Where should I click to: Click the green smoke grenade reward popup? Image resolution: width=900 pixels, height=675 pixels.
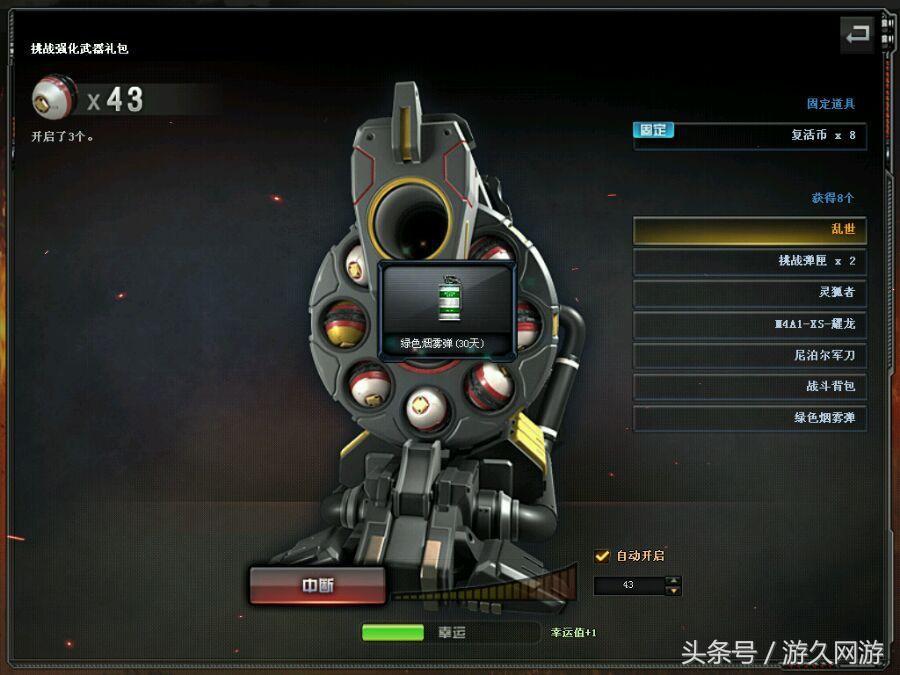(x=447, y=311)
